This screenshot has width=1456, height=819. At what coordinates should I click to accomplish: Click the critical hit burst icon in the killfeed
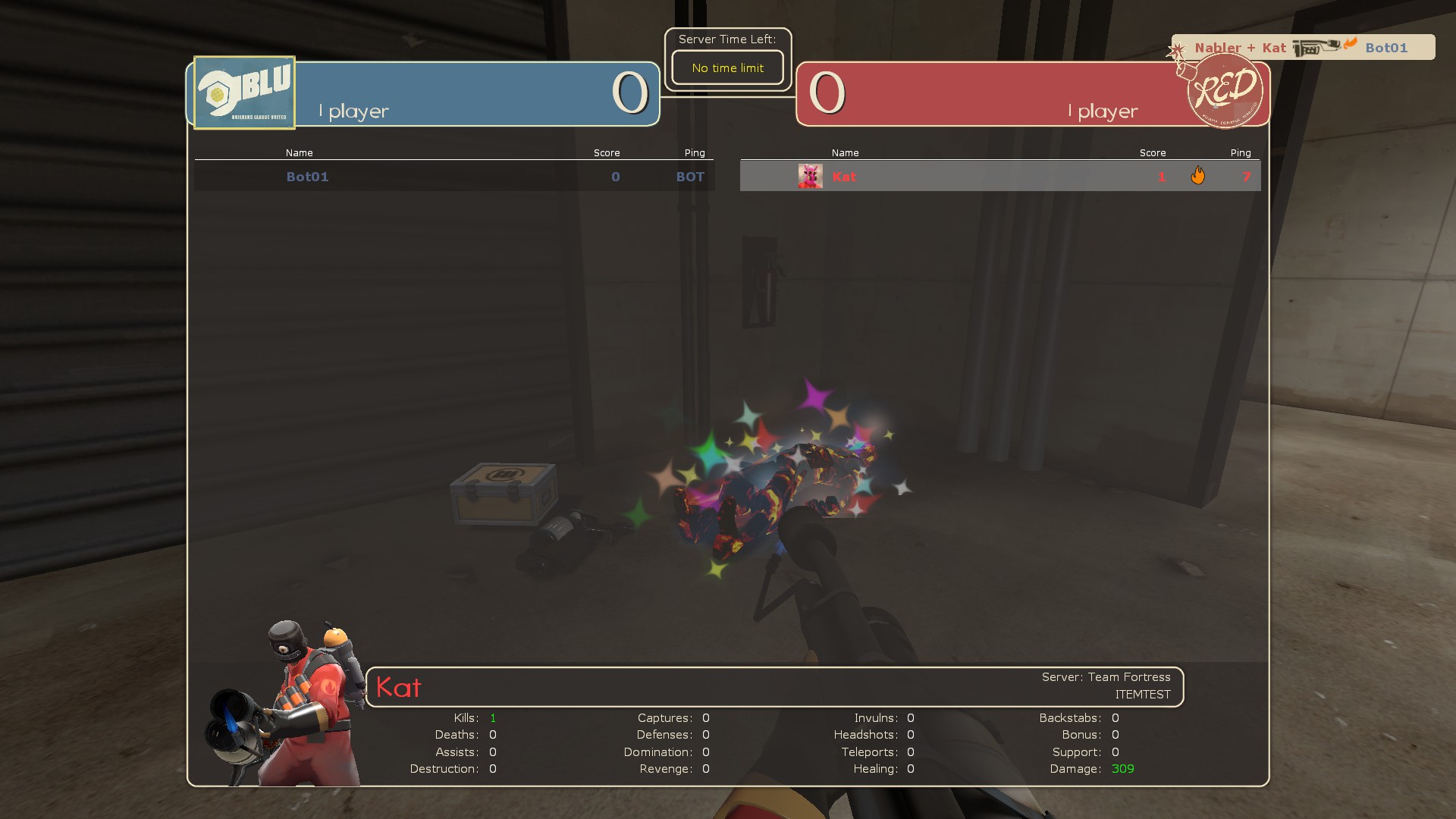click(1176, 48)
